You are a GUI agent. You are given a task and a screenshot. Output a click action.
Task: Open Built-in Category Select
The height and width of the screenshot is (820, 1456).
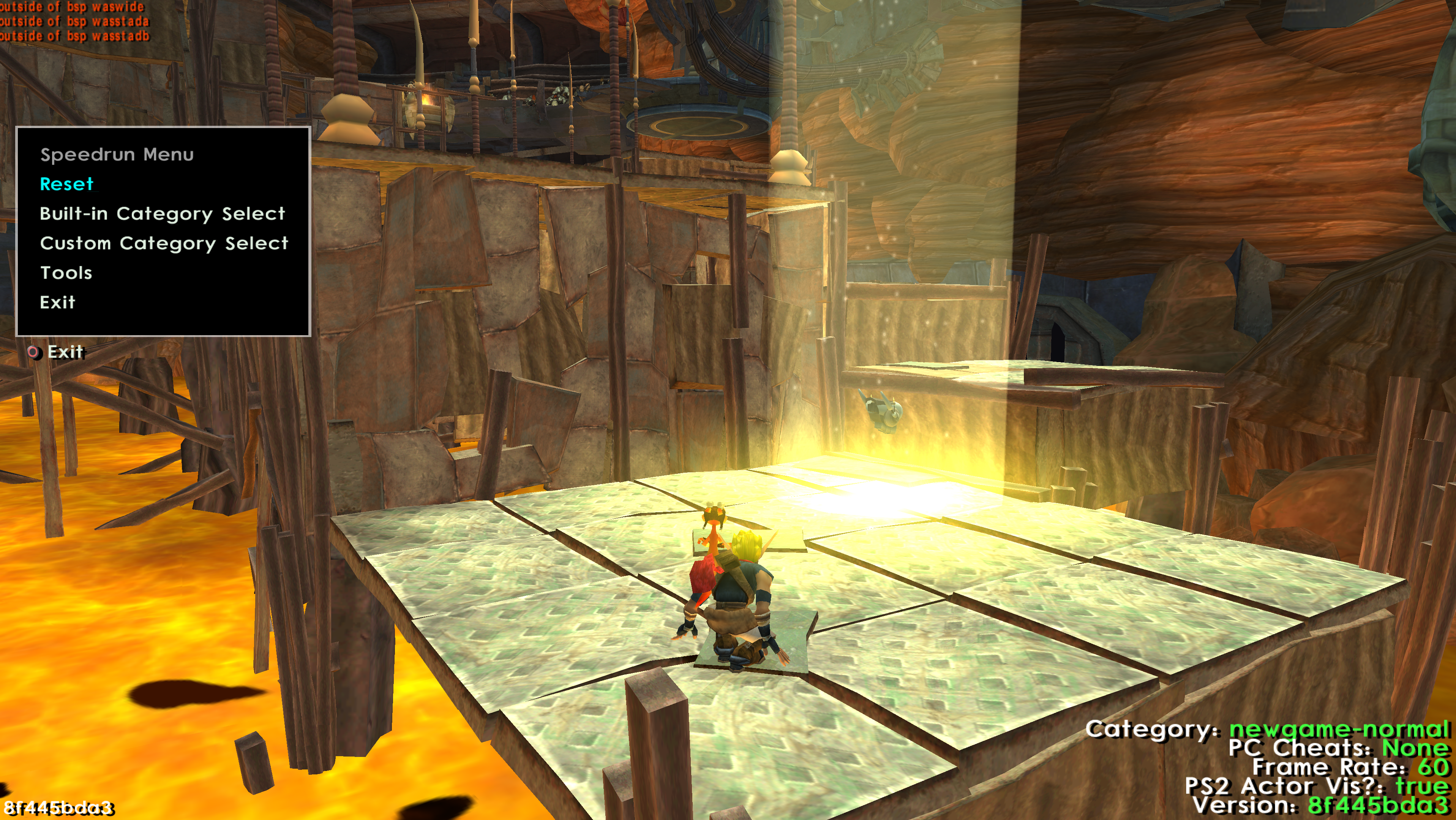click(162, 214)
